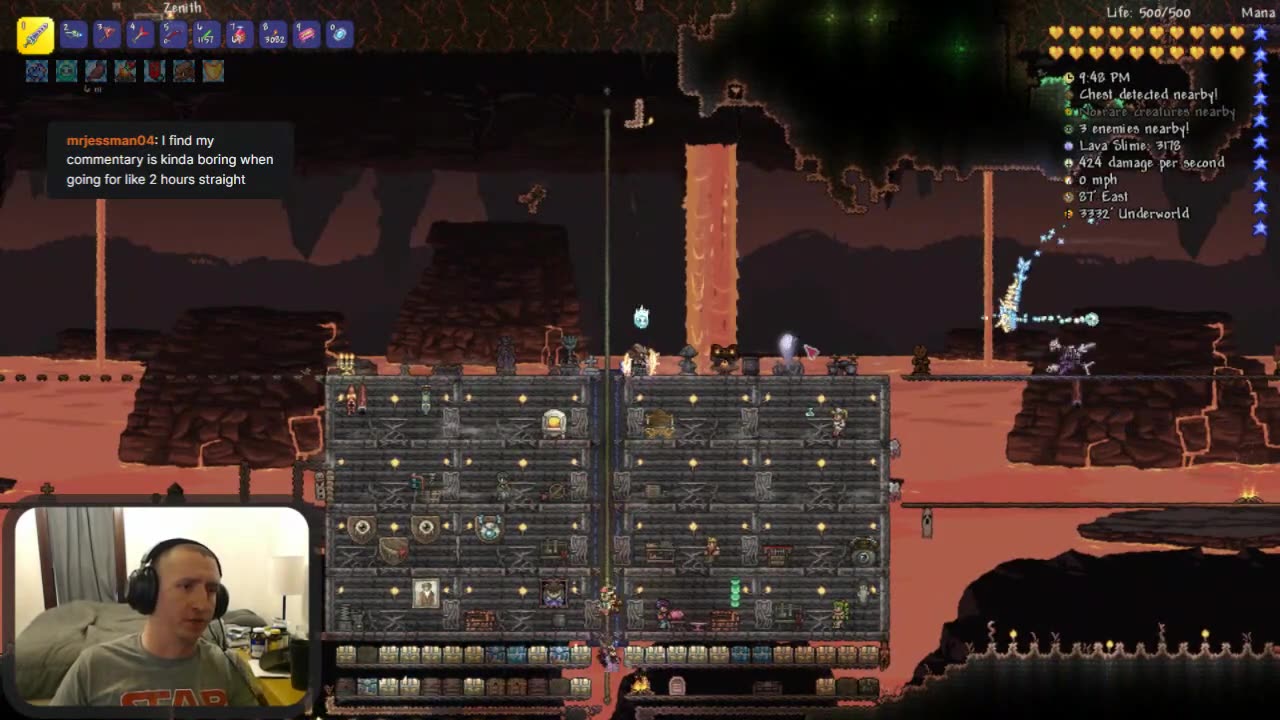
Task: Click the compass icon next to 87' East
Action: point(1068,196)
